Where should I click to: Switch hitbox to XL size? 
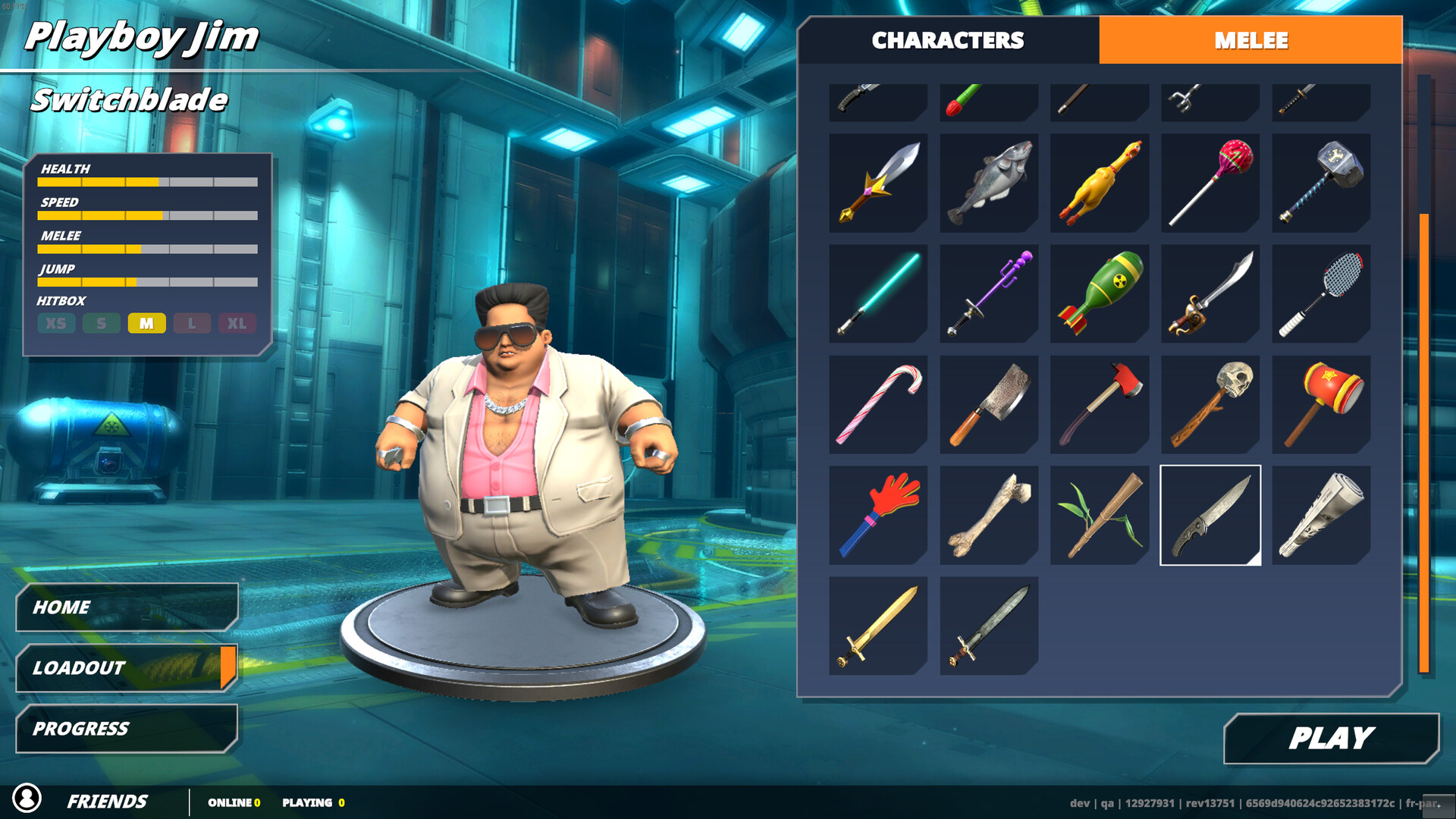coord(239,323)
